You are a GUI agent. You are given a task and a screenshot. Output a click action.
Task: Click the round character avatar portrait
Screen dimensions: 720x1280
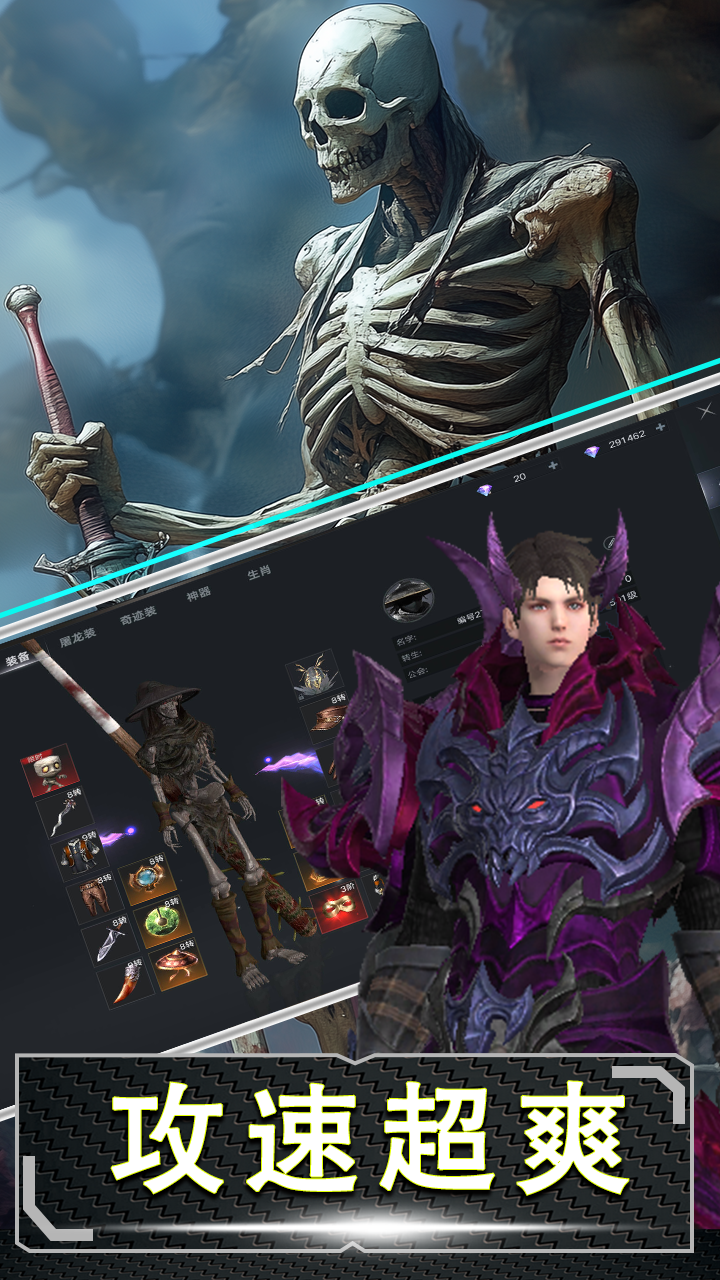coord(408,600)
